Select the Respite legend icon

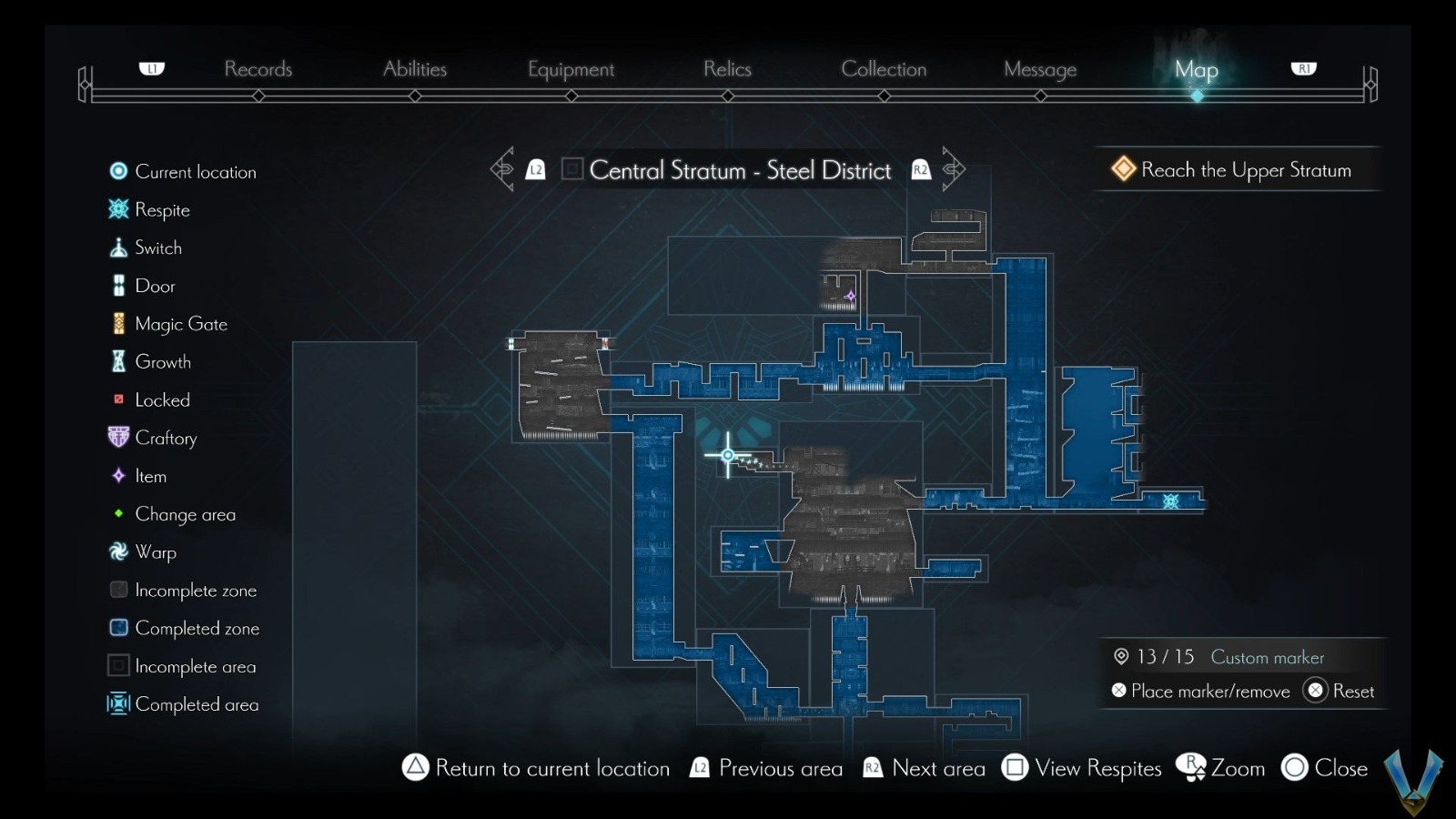tap(117, 209)
